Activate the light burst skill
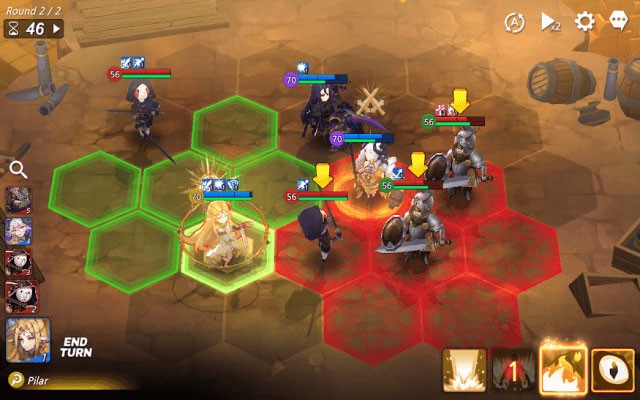This screenshot has width=640, height=400. [x=464, y=370]
